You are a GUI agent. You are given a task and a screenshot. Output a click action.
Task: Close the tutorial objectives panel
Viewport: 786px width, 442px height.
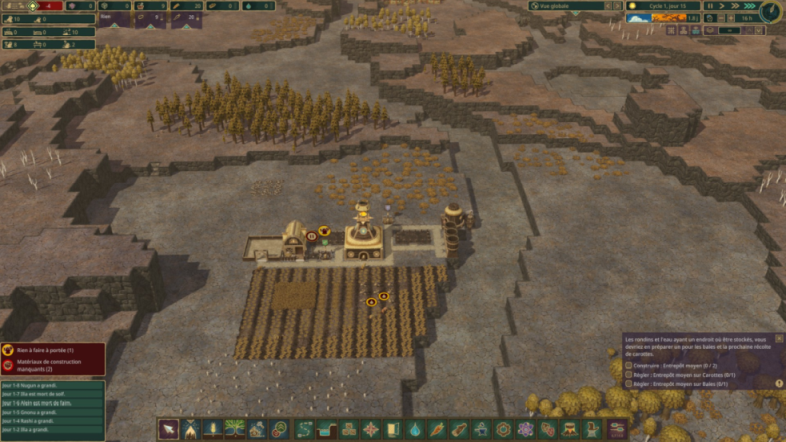(x=779, y=339)
